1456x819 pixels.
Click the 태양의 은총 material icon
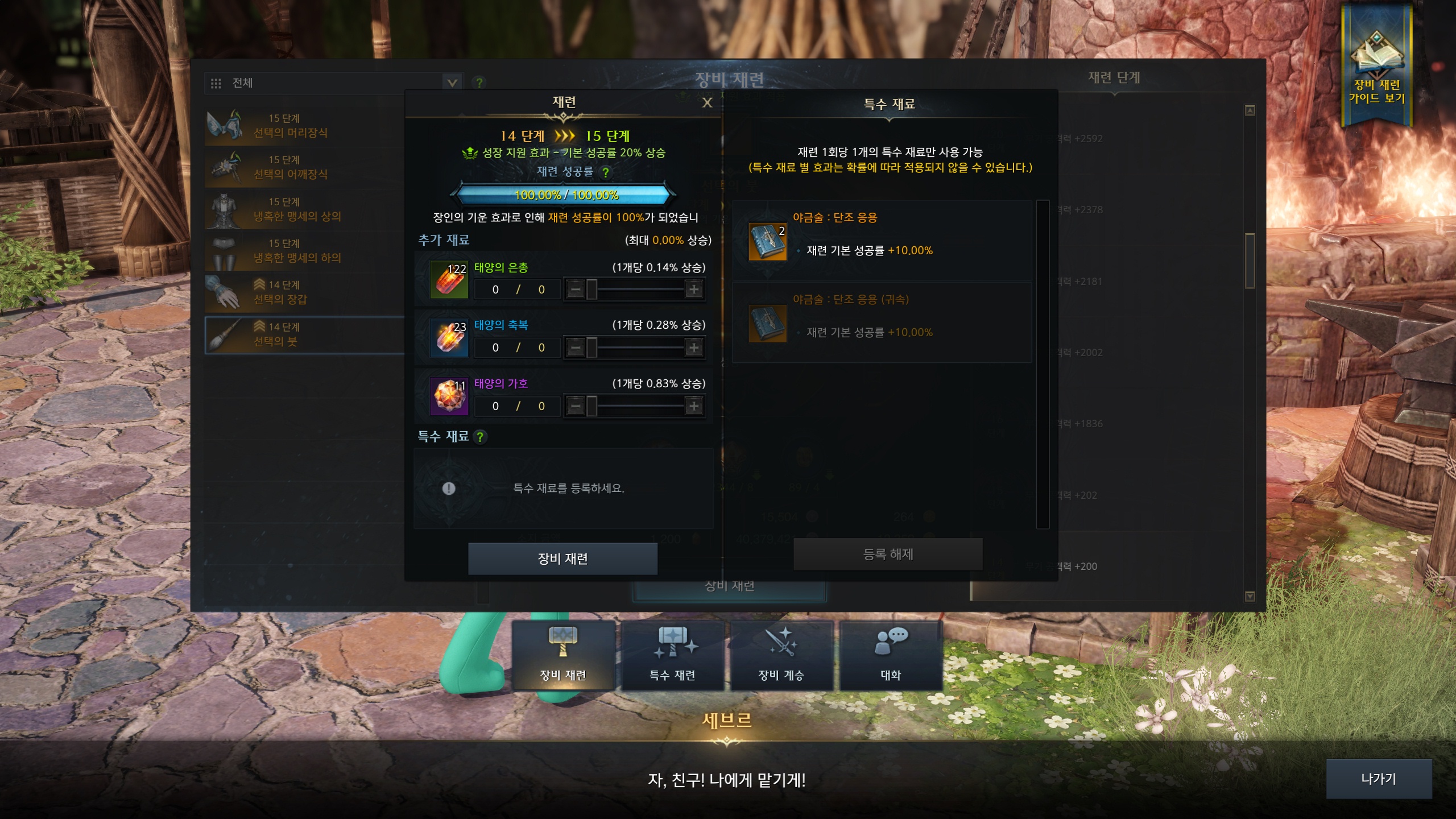449,280
